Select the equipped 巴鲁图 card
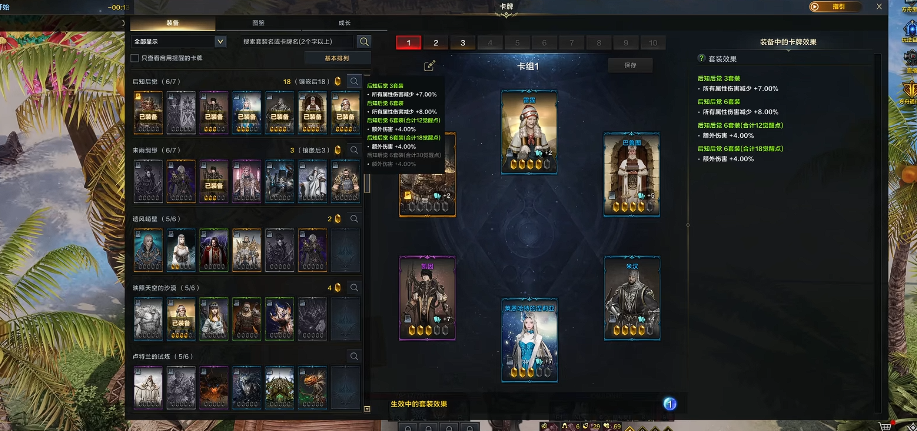Viewport: 917px width, 431px height. coord(631,172)
